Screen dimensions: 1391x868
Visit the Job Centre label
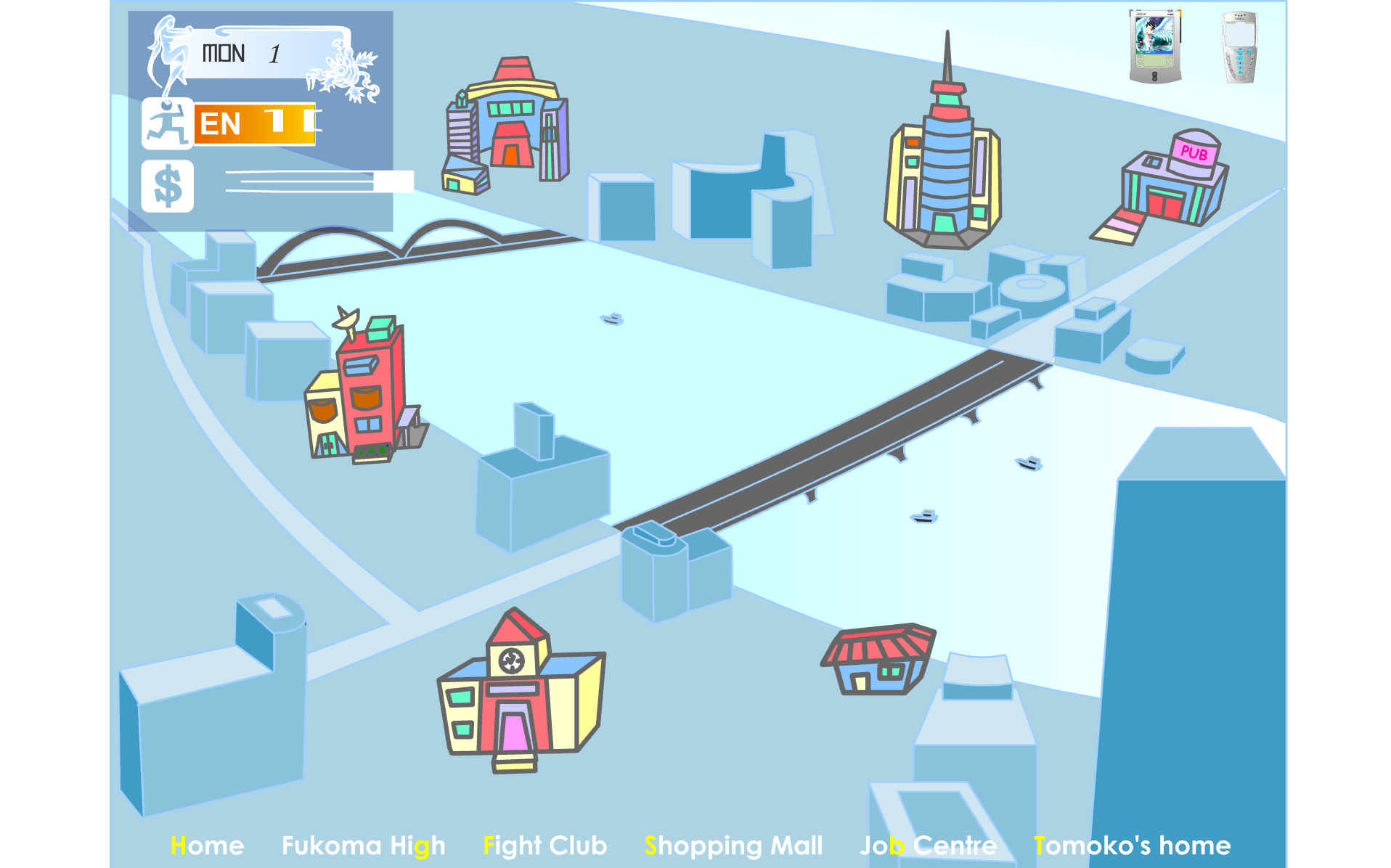[x=928, y=846]
